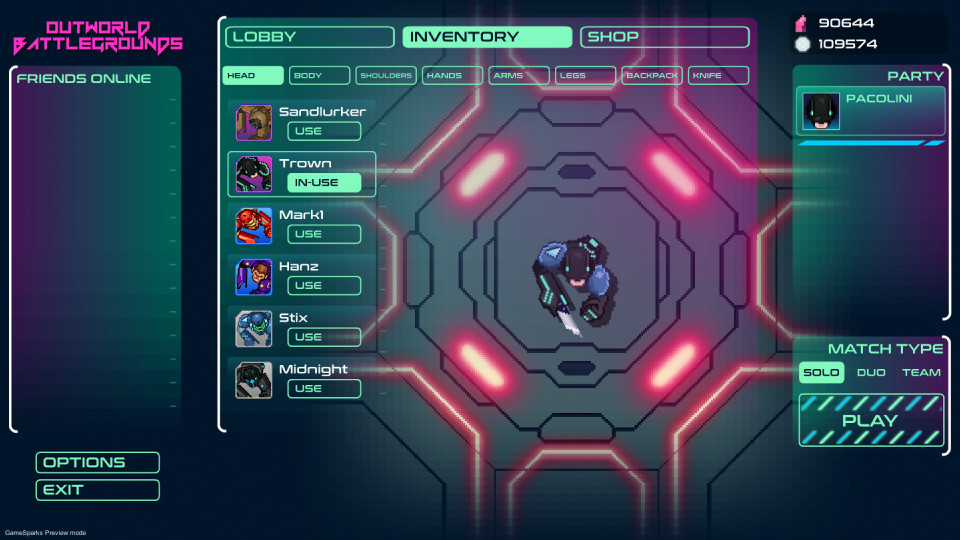Click Use for the Mark1 head

click(324, 234)
